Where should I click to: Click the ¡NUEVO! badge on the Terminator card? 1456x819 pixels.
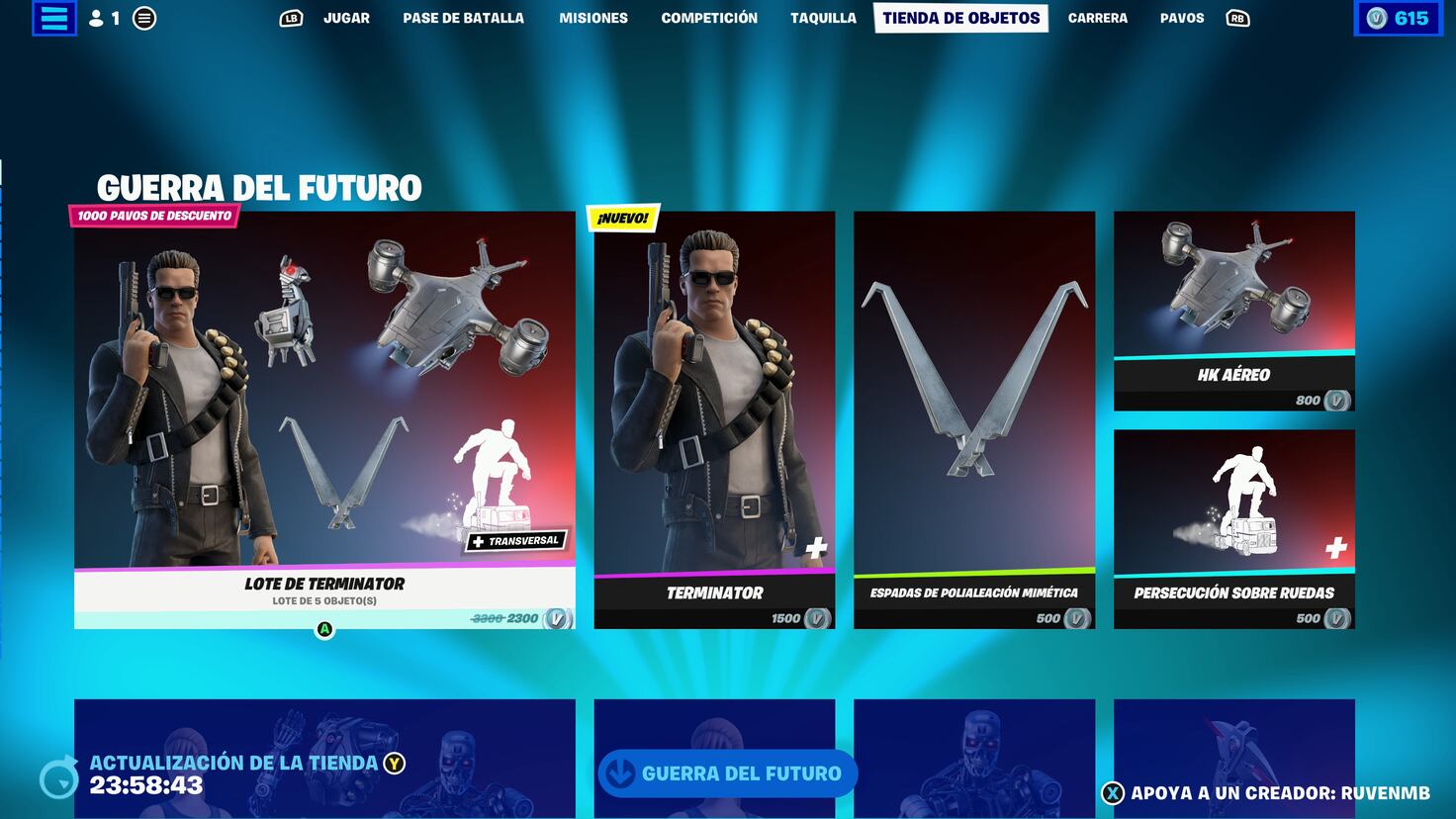tap(621, 215)
